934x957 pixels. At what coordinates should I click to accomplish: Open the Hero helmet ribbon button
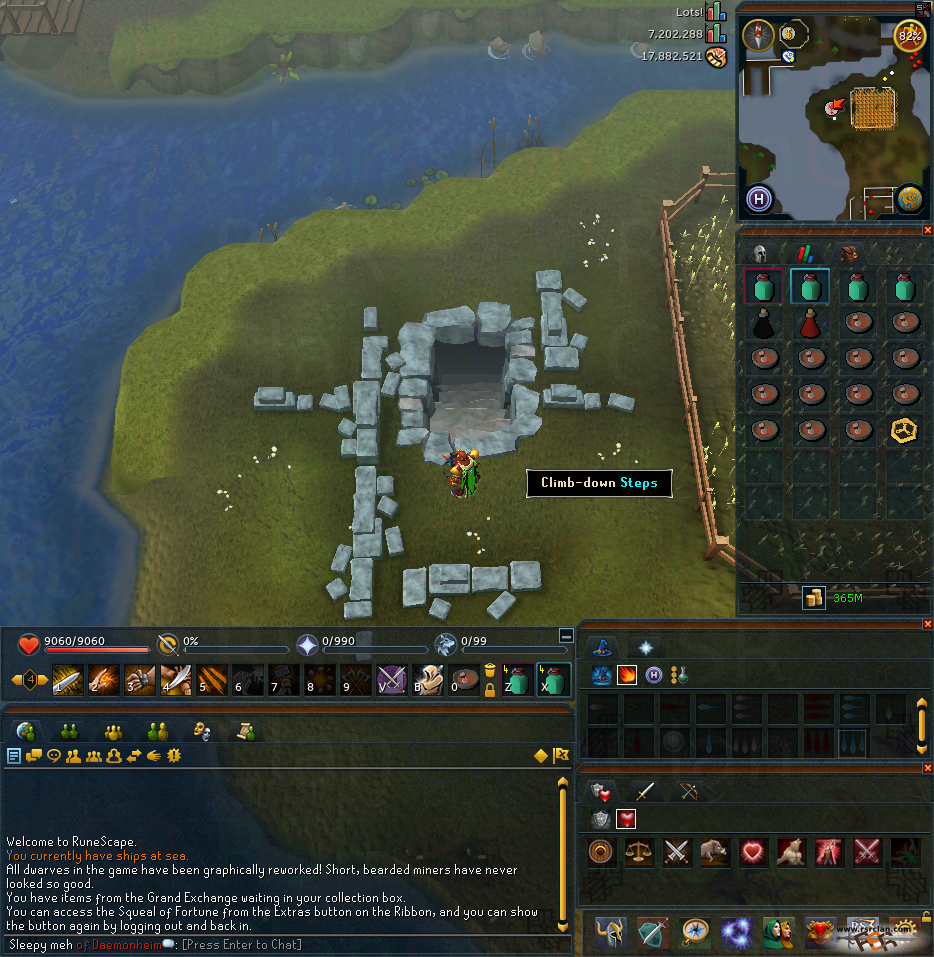[611, 931]
